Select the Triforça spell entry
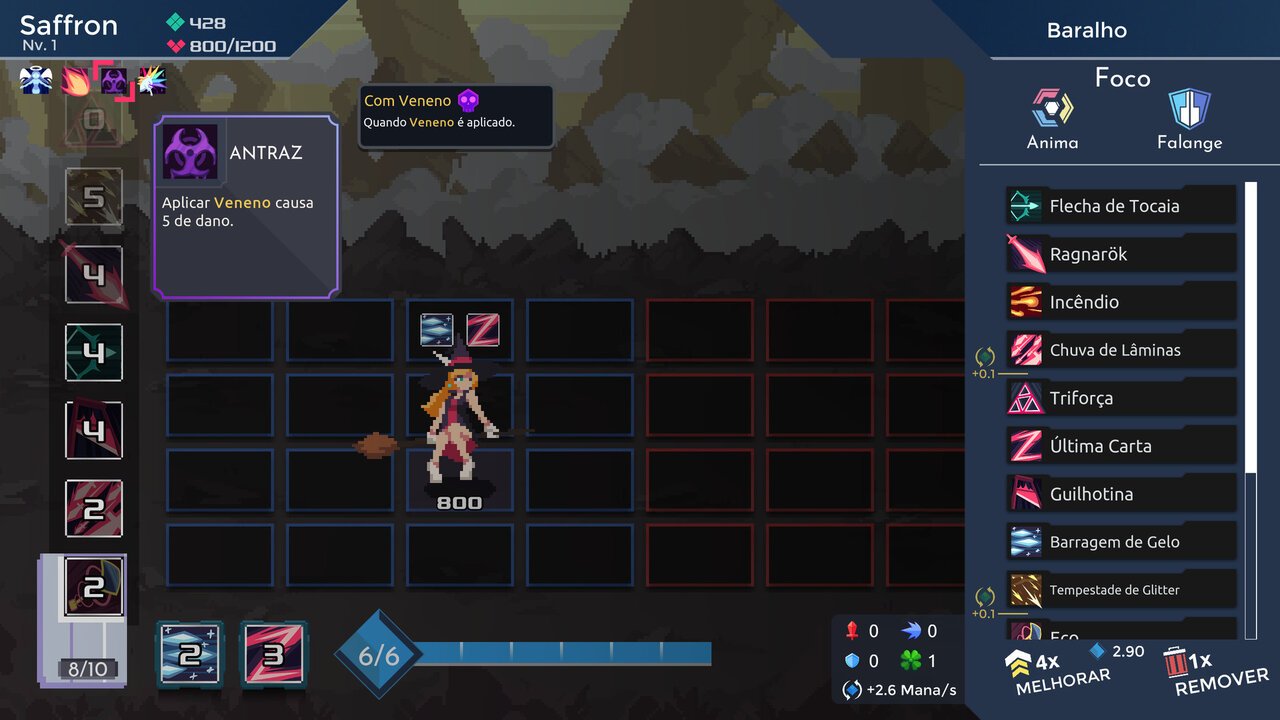Screen dimensions: 1280x720 click(1120, 398)
